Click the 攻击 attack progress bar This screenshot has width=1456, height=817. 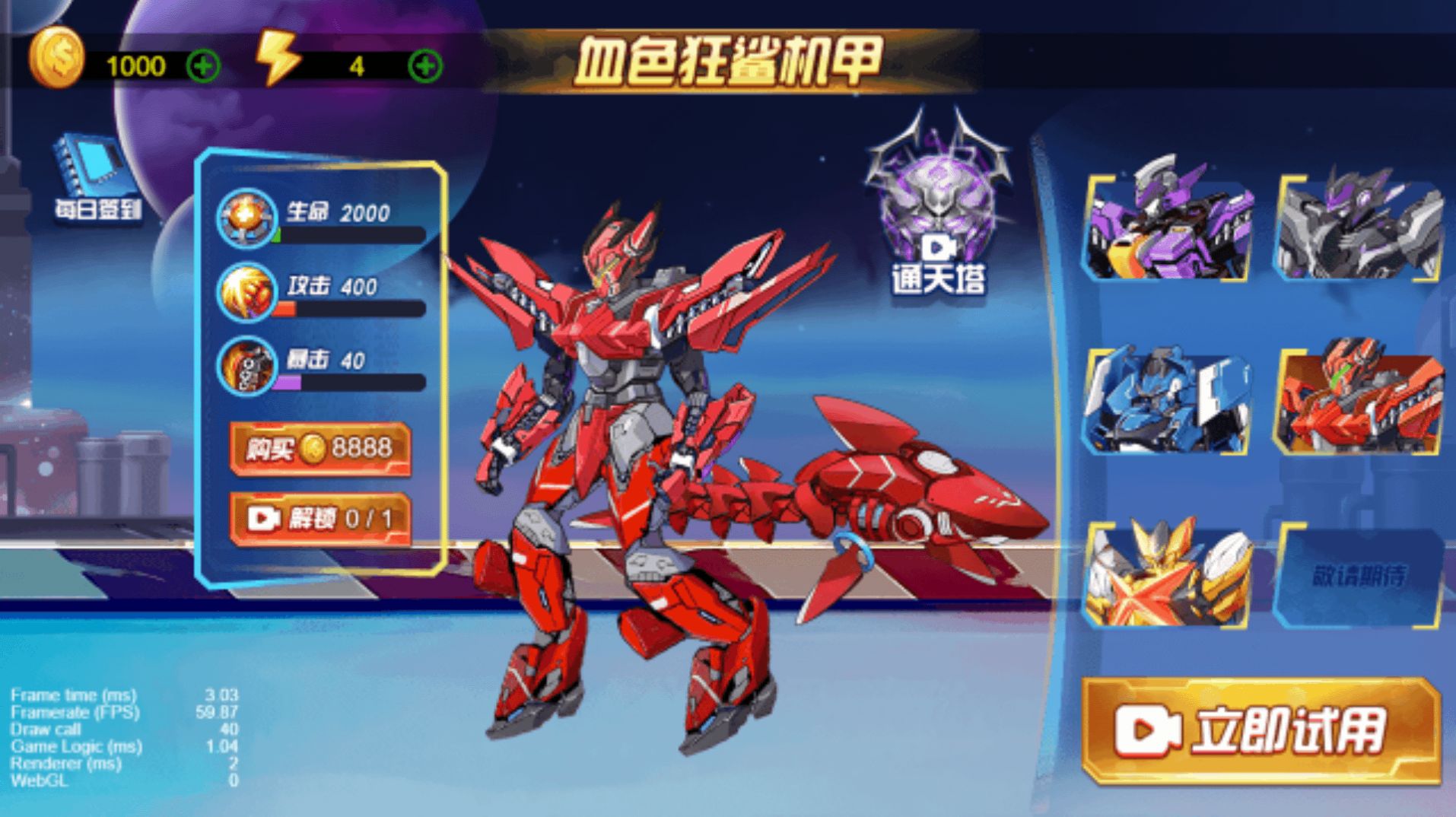tap(350, 310)
